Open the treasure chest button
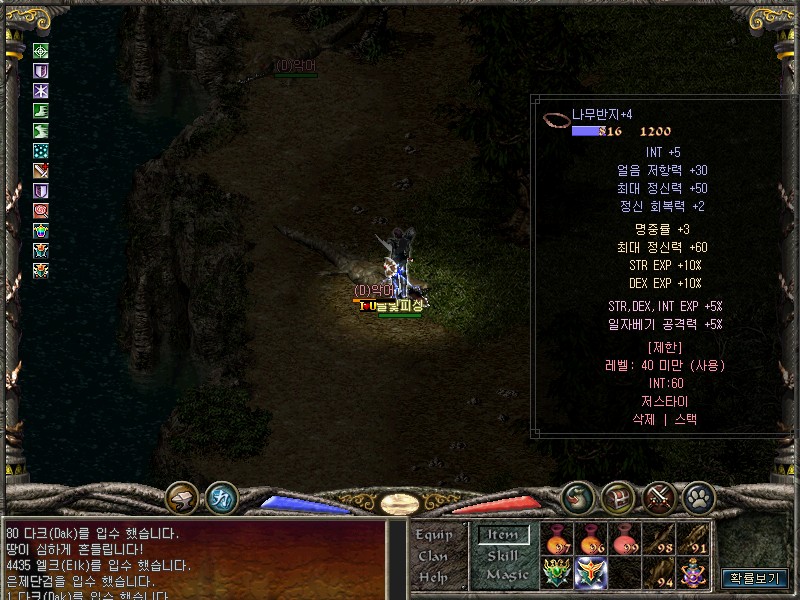 click(x=617, y=496)
